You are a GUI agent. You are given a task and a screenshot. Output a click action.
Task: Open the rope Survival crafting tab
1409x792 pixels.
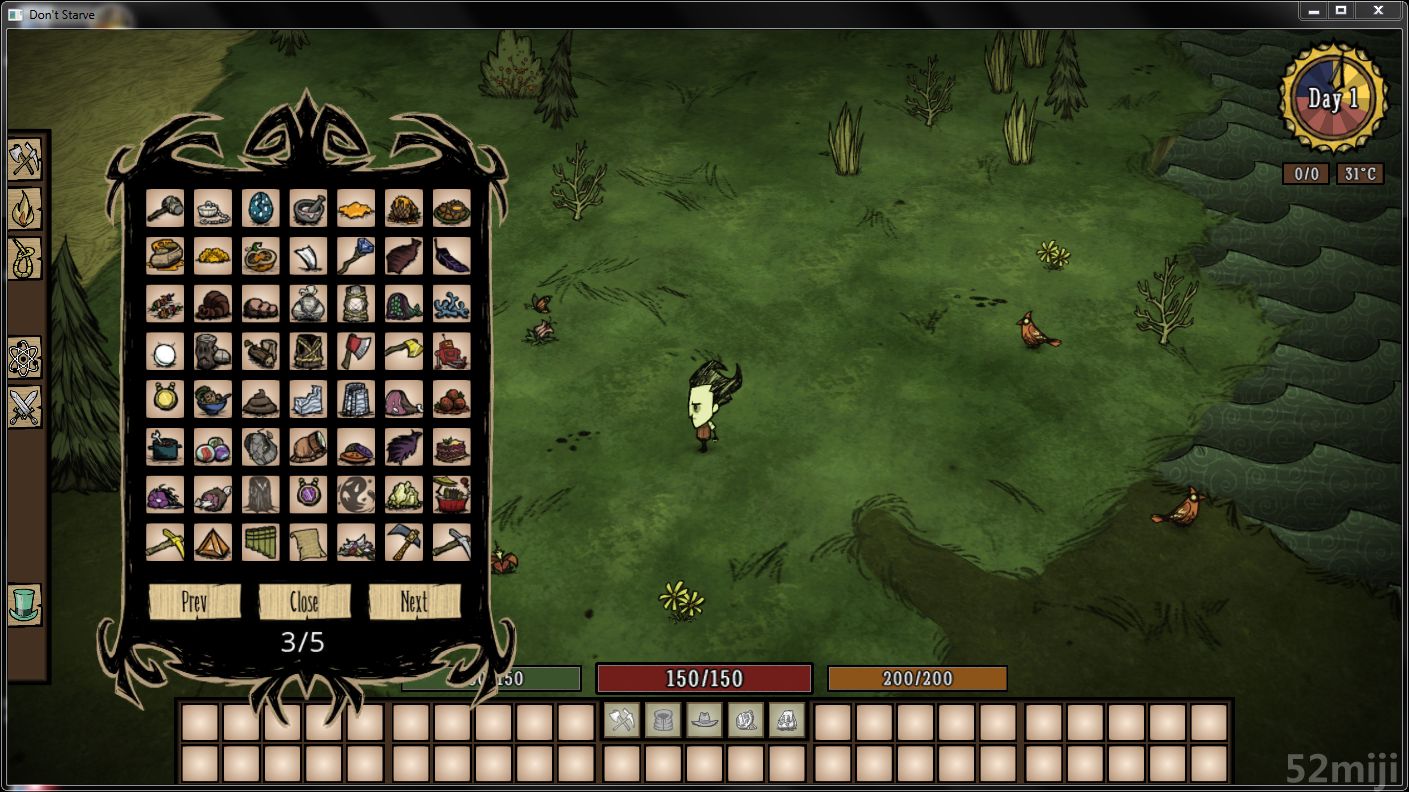pyautogui.click(x=24, y=258)
